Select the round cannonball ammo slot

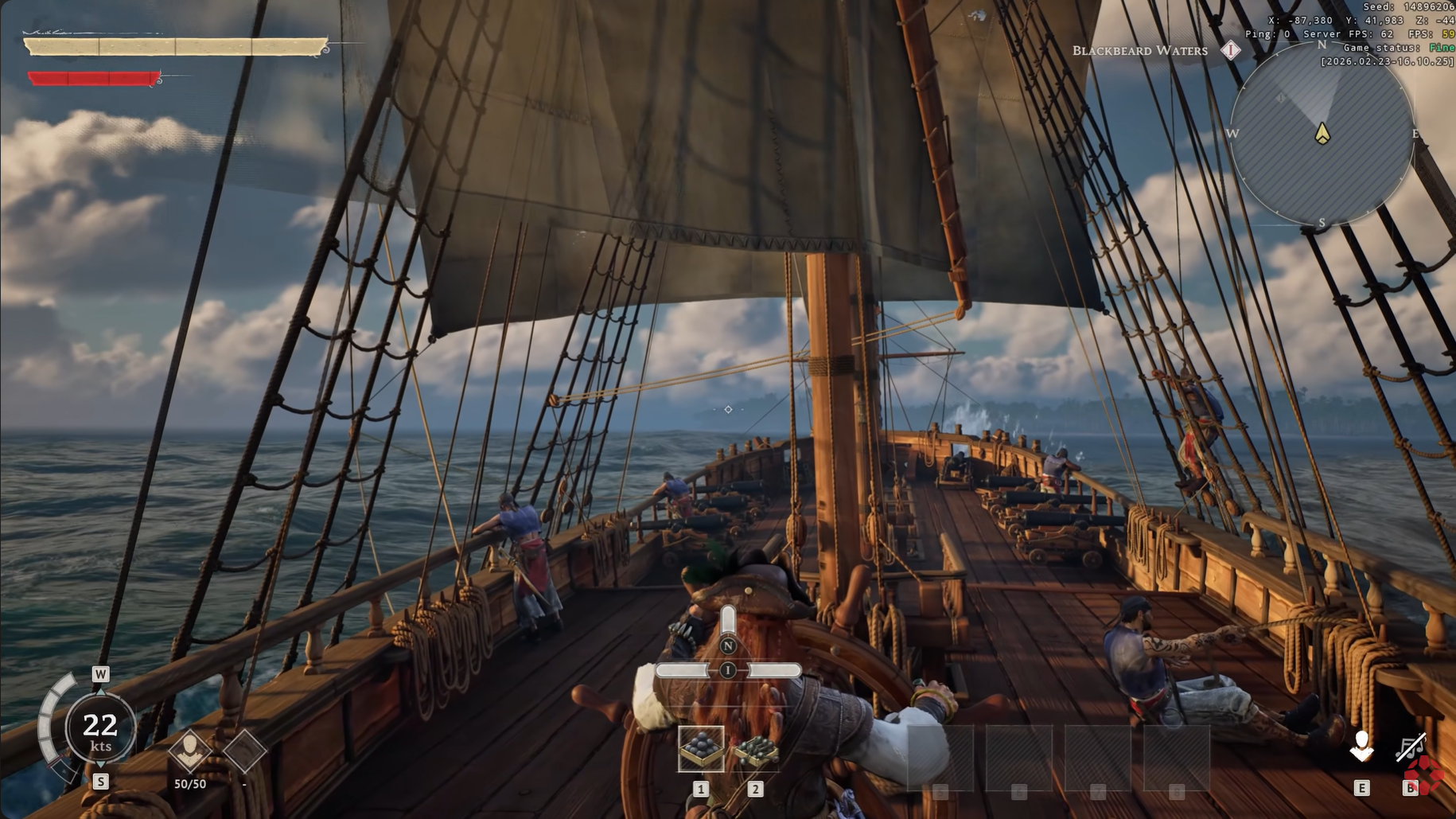tap(701, 748)
